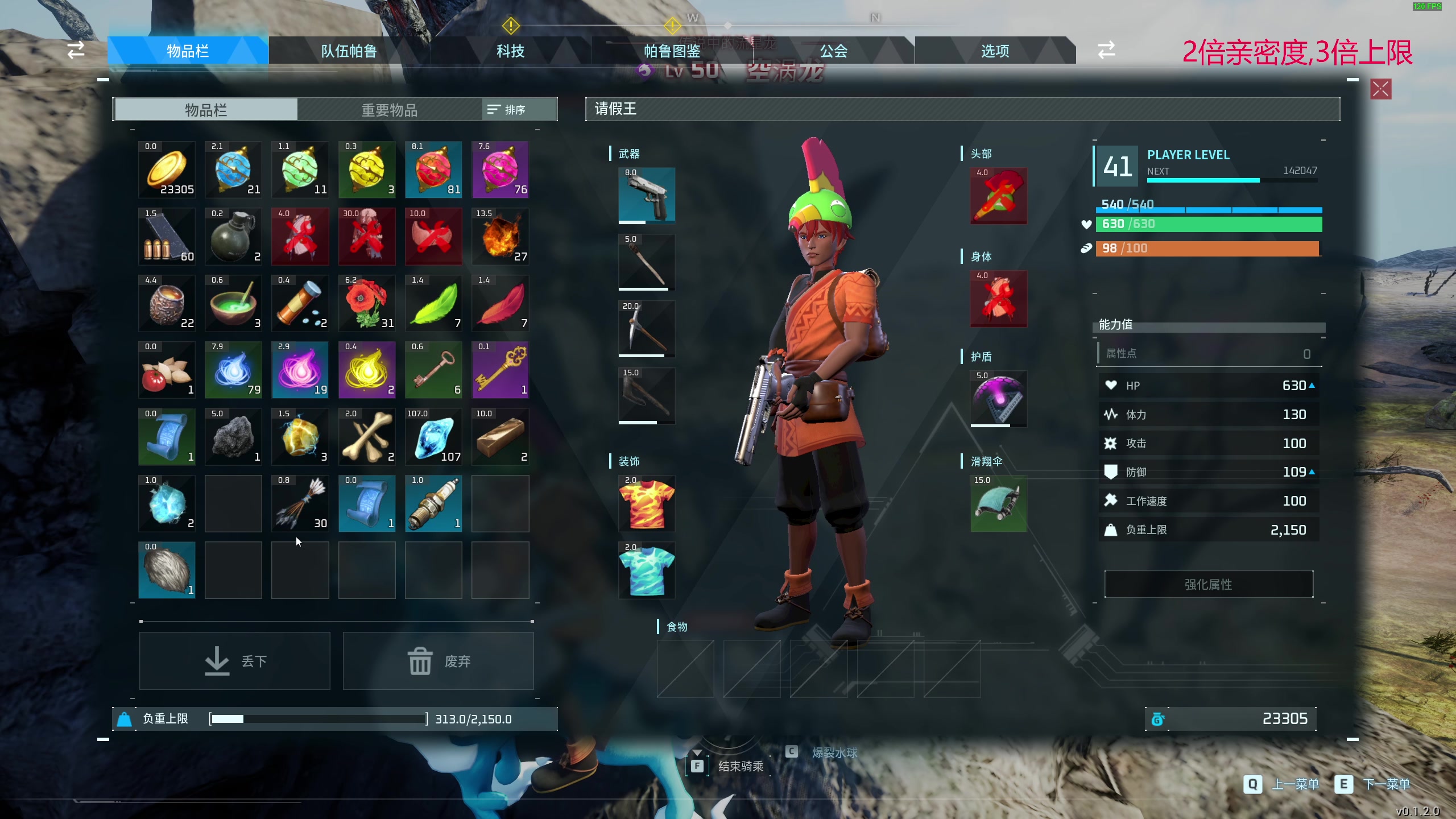Screen dimensions: 1456x819
Task: Select the shield equipment slot
Action: (998, 399)
